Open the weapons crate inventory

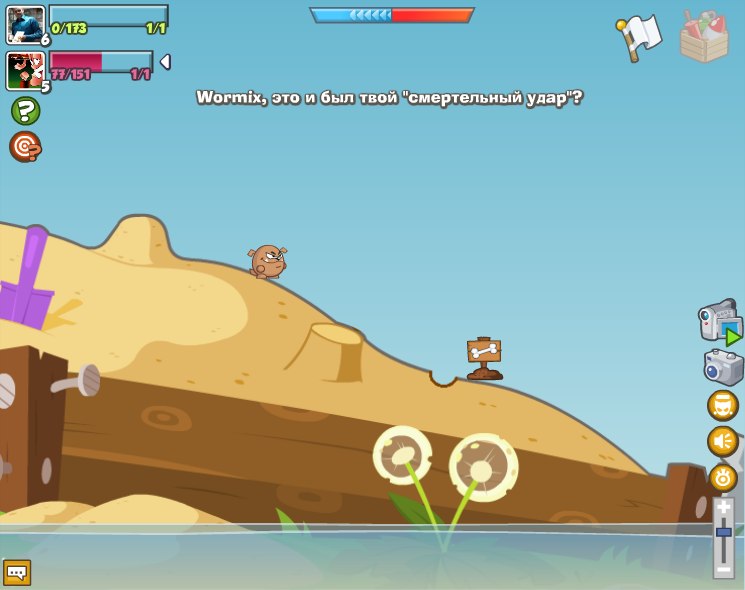coord(704,38)
